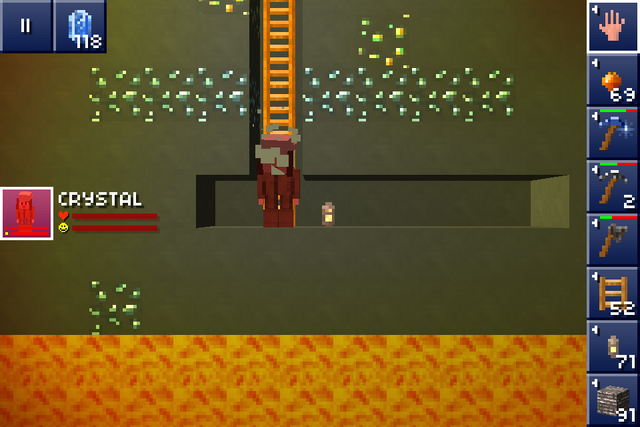Equip the axe from the hotbar
The width and height of the screenshot is (640, 427).
[x=612, y=240]
